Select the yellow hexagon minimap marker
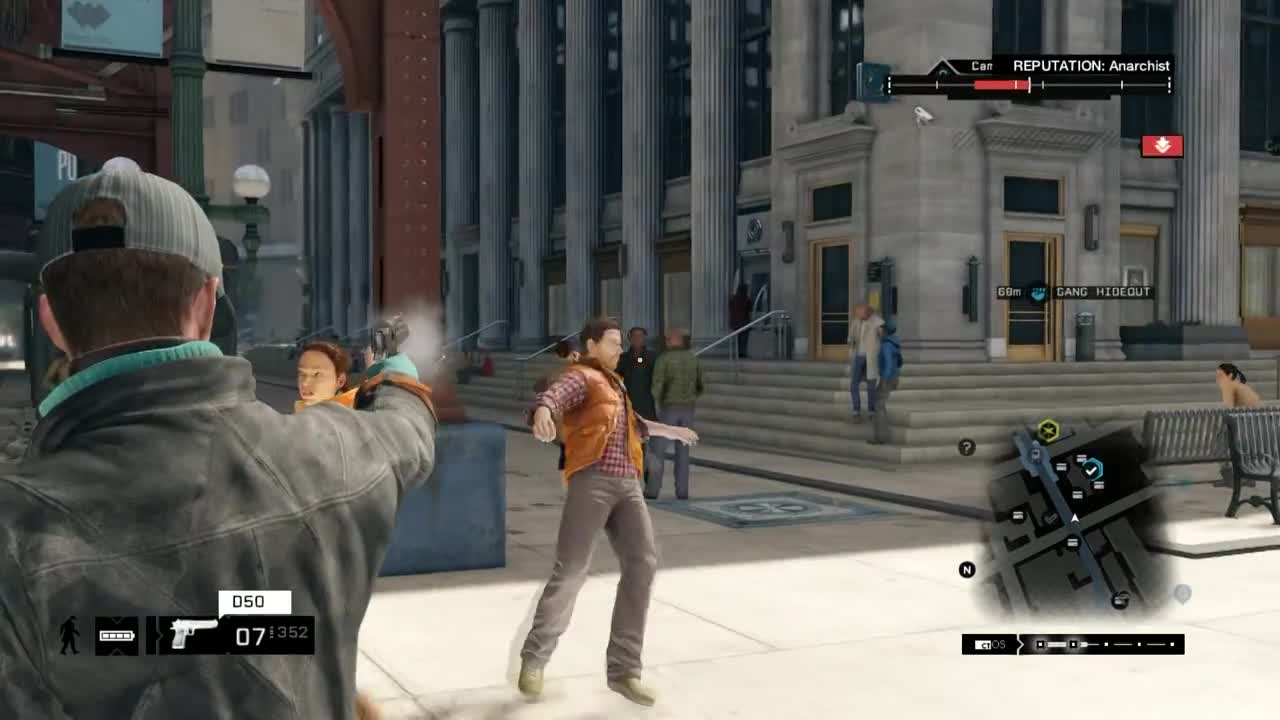The width and height of the screenshot is (1280, 720). click(1048, 431)
